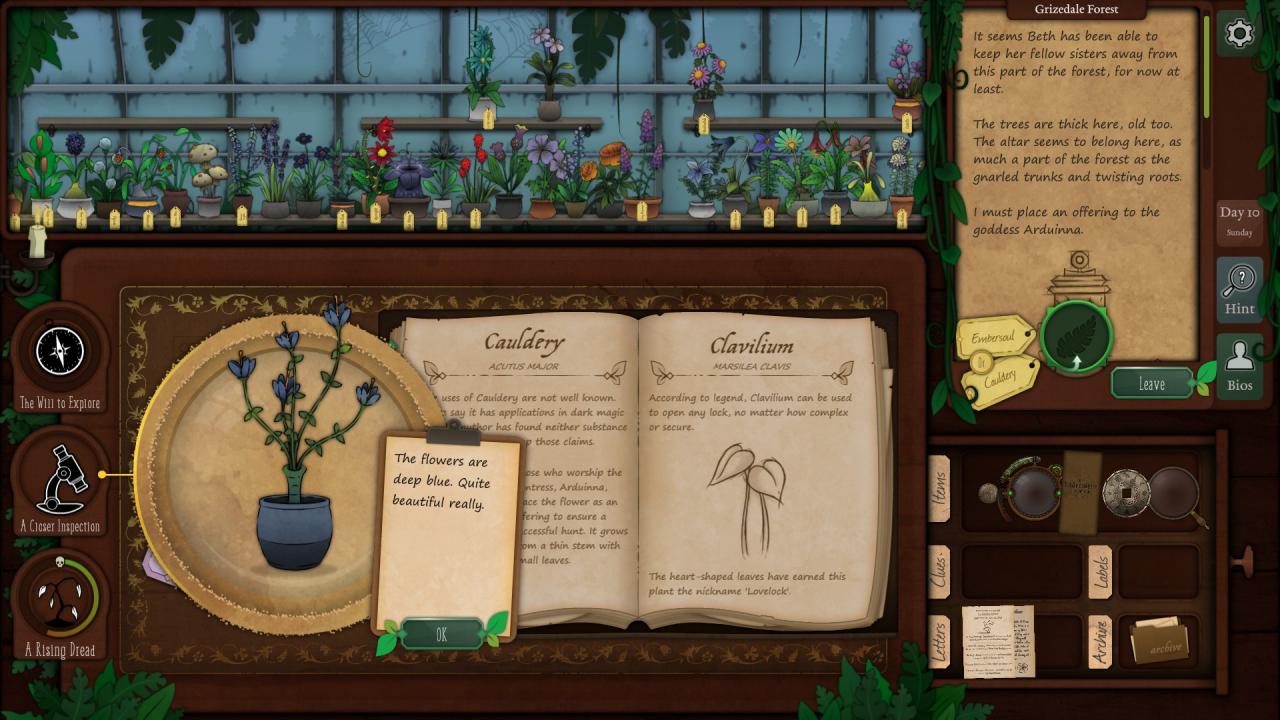The image size is (1280, 720).
Task: Open the Archive tab
Action: [1100, 641]
